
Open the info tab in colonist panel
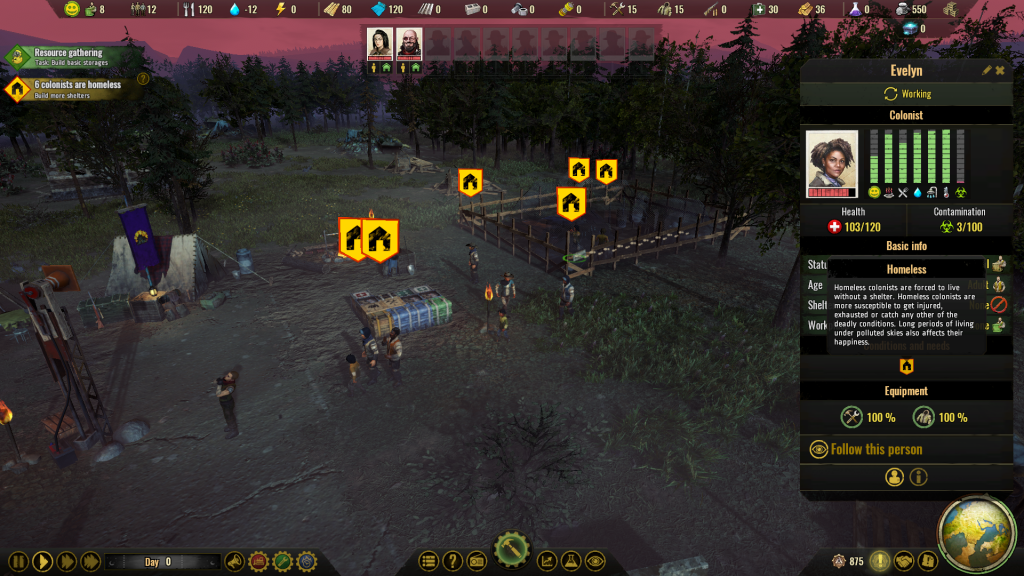918,478
